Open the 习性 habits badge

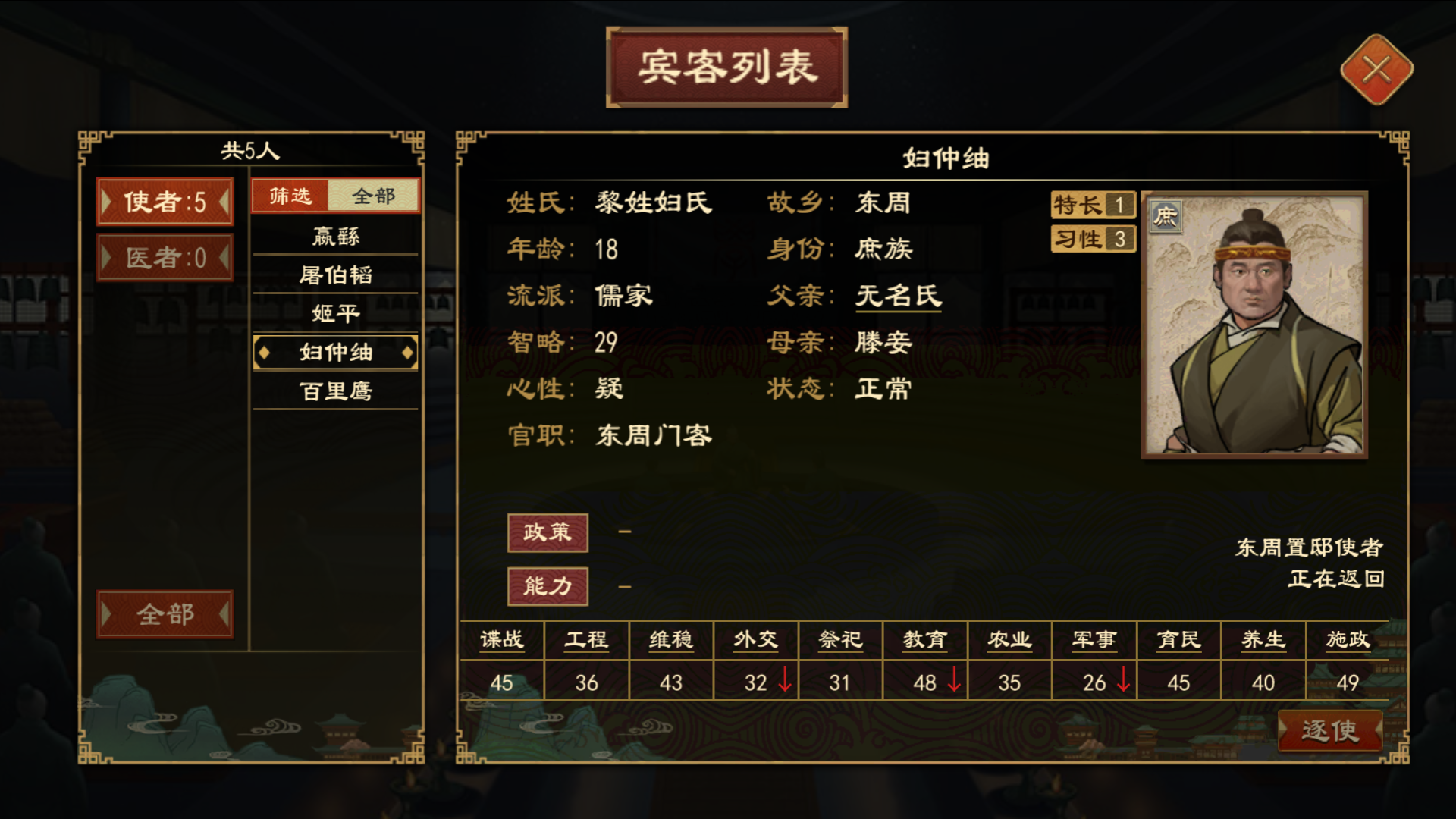click(x=1092, y=239)
